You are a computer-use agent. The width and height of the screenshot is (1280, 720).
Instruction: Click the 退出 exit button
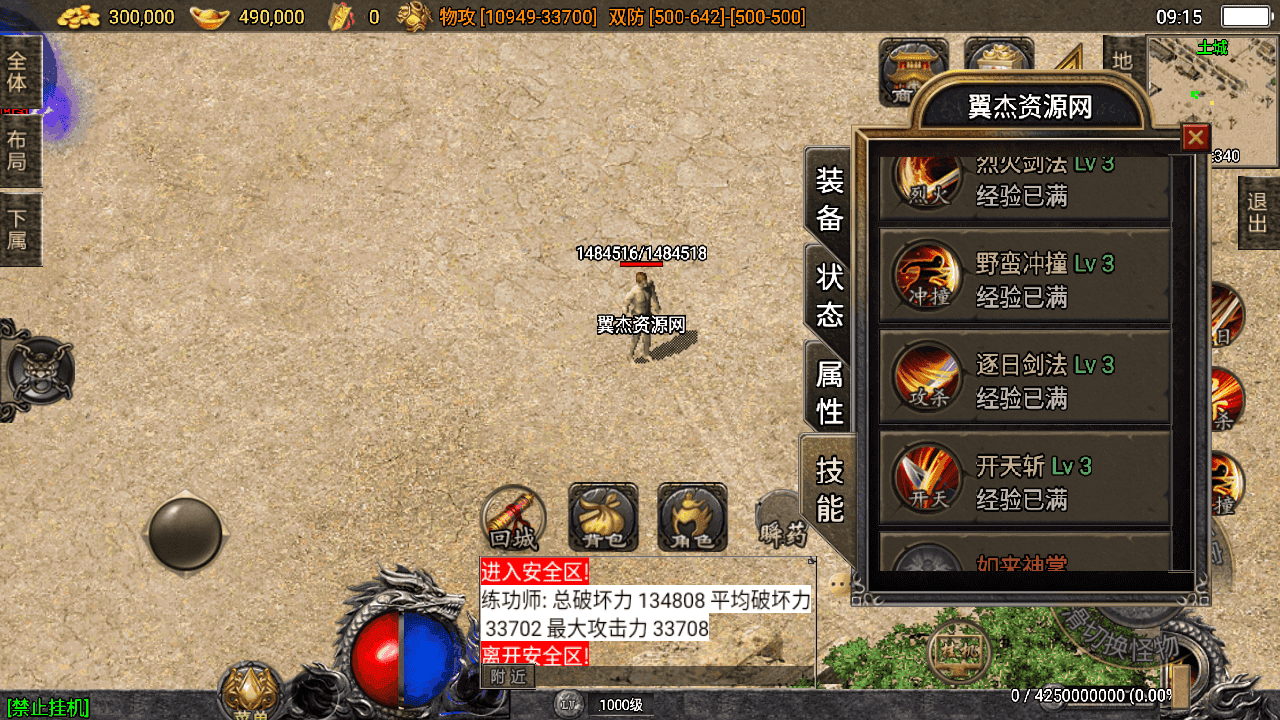[x=1258, y=212]
